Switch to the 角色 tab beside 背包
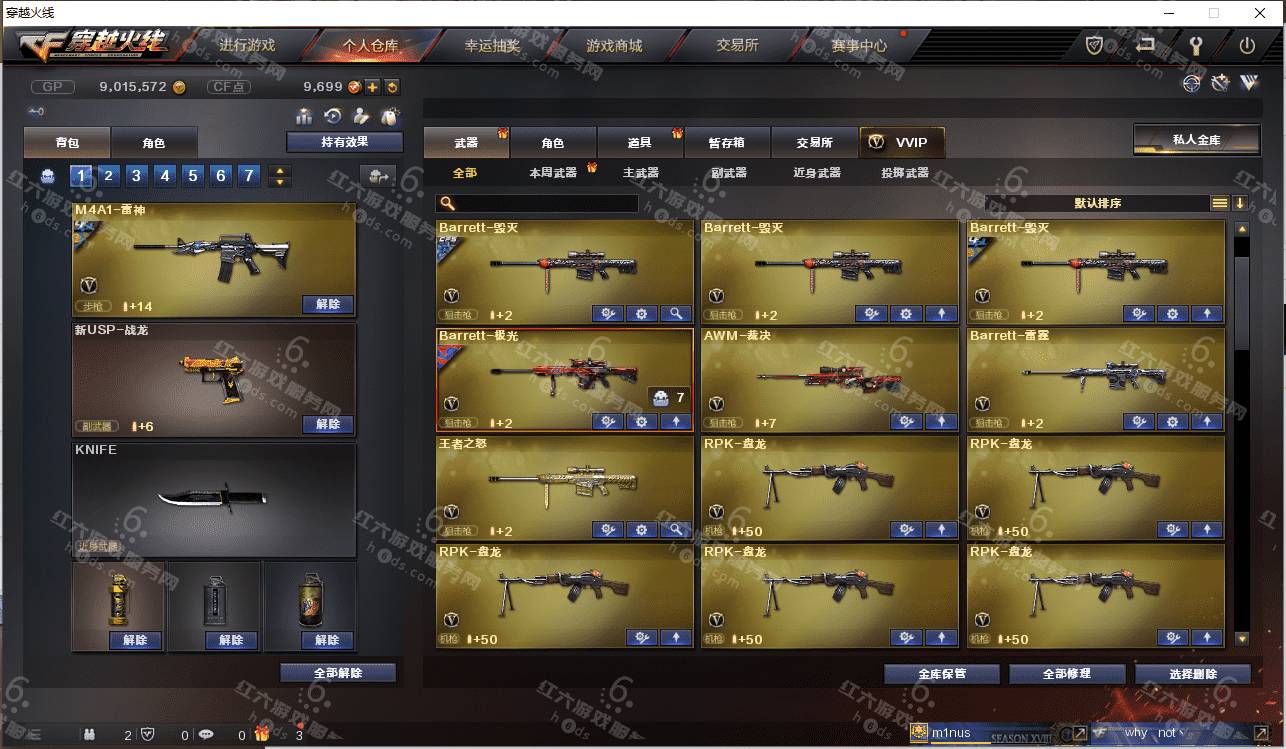This screenshot has width=1286, height=749. point(153,143)
